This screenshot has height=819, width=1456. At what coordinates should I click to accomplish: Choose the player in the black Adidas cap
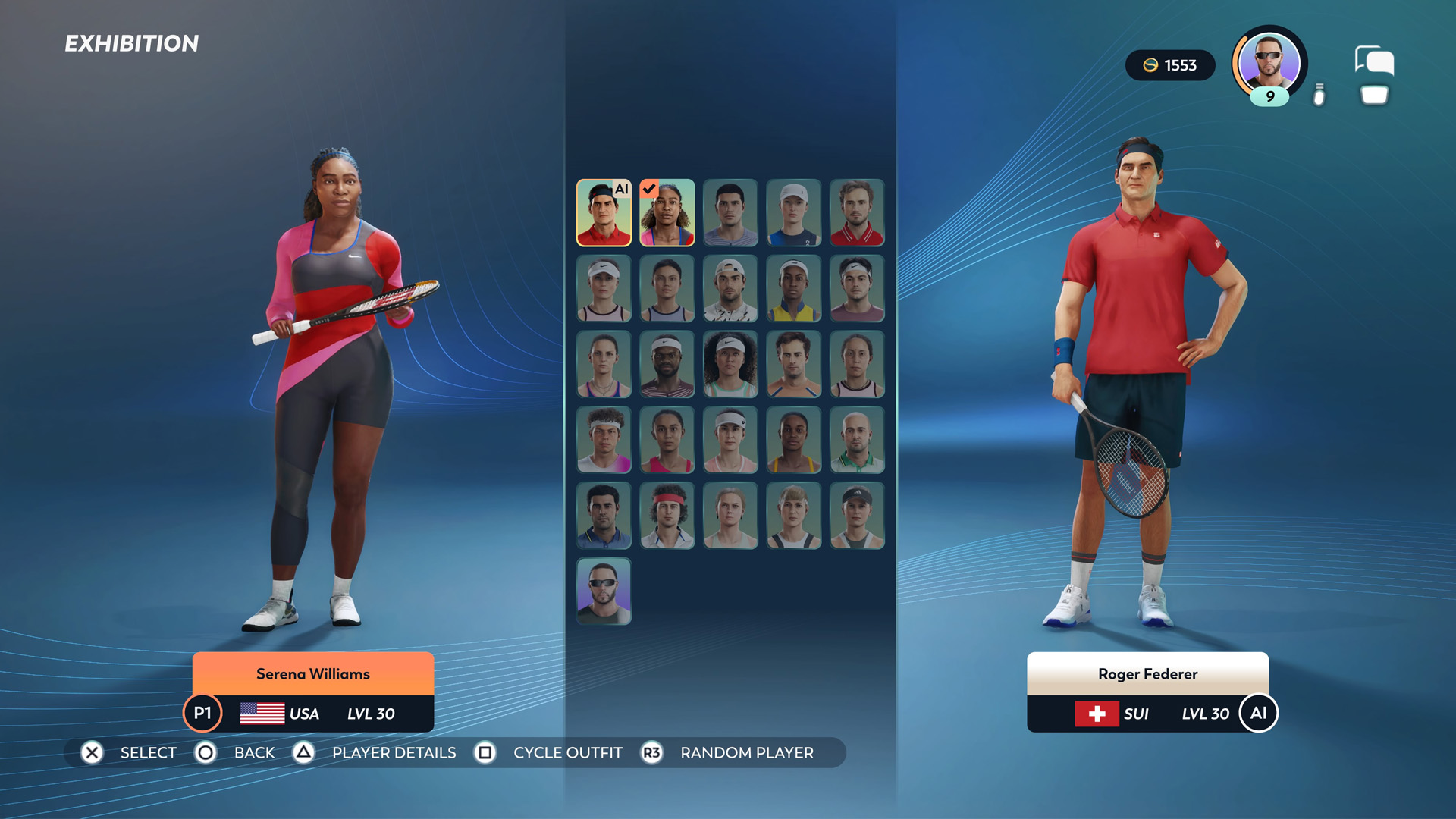coord(856,516)
